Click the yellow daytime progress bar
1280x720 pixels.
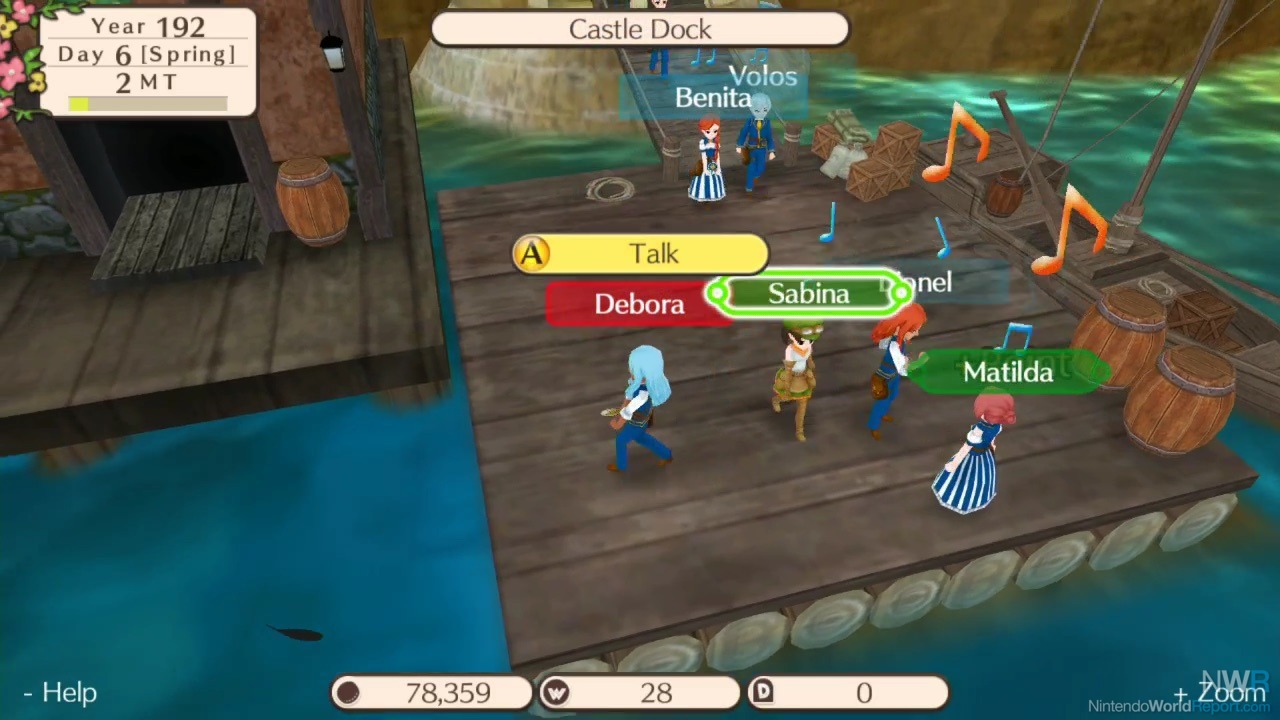(80, 103)
